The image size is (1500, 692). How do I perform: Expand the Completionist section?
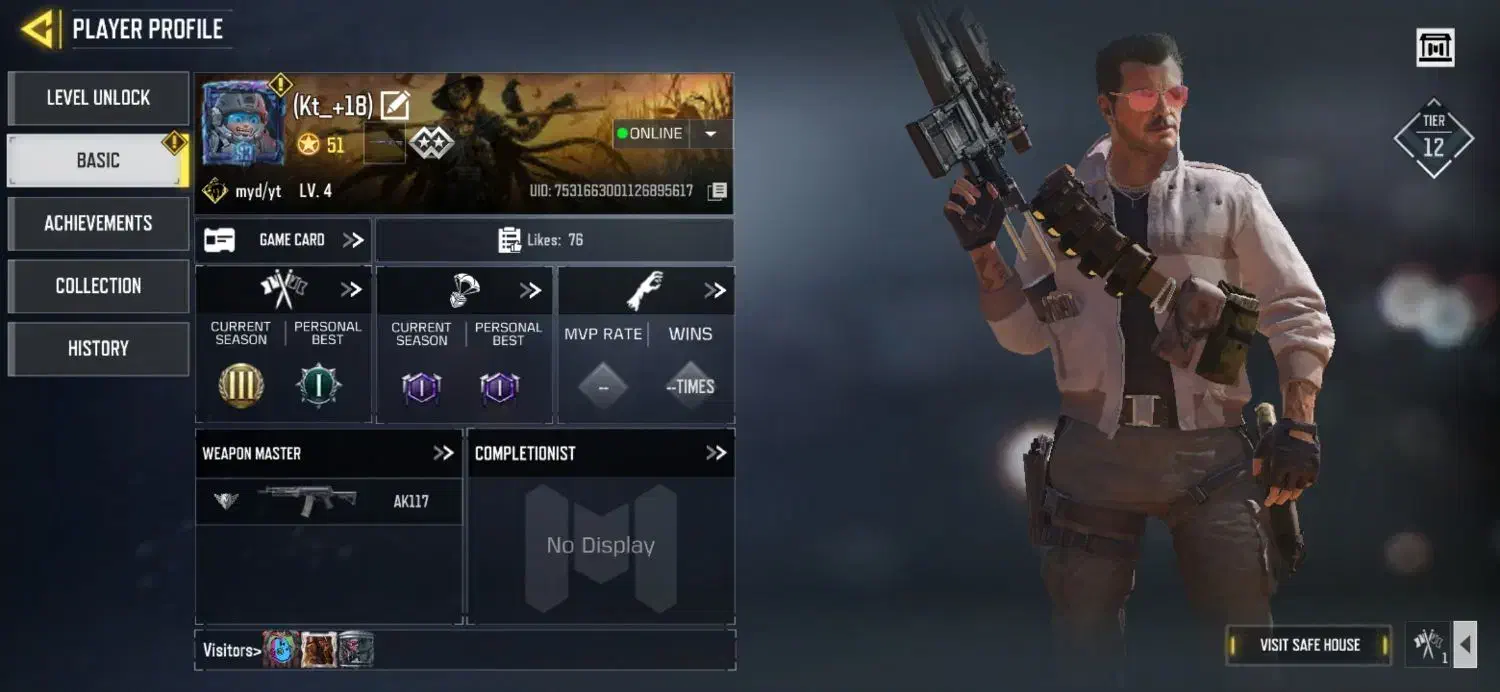pyautogui.click(x=716, y=453)
